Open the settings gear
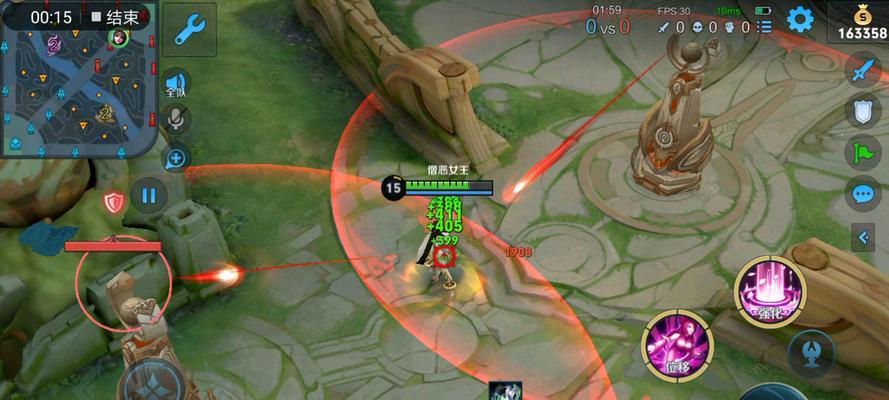 coord(800,19)
